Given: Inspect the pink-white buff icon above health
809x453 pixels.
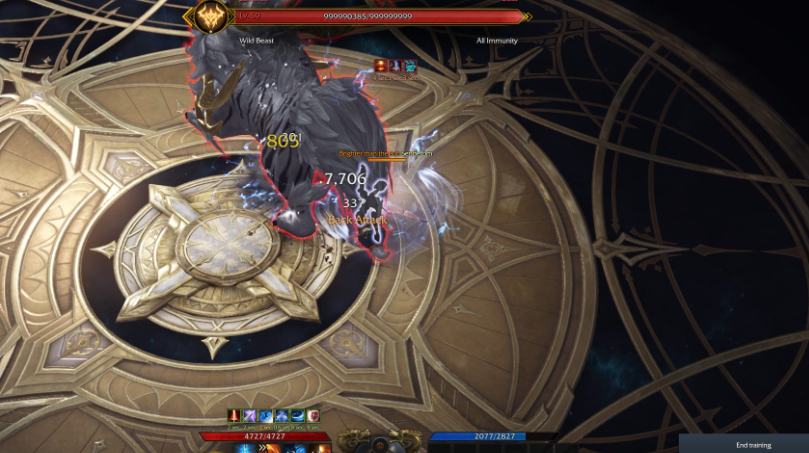Looking at the screenshot, I should coord(313,415).
